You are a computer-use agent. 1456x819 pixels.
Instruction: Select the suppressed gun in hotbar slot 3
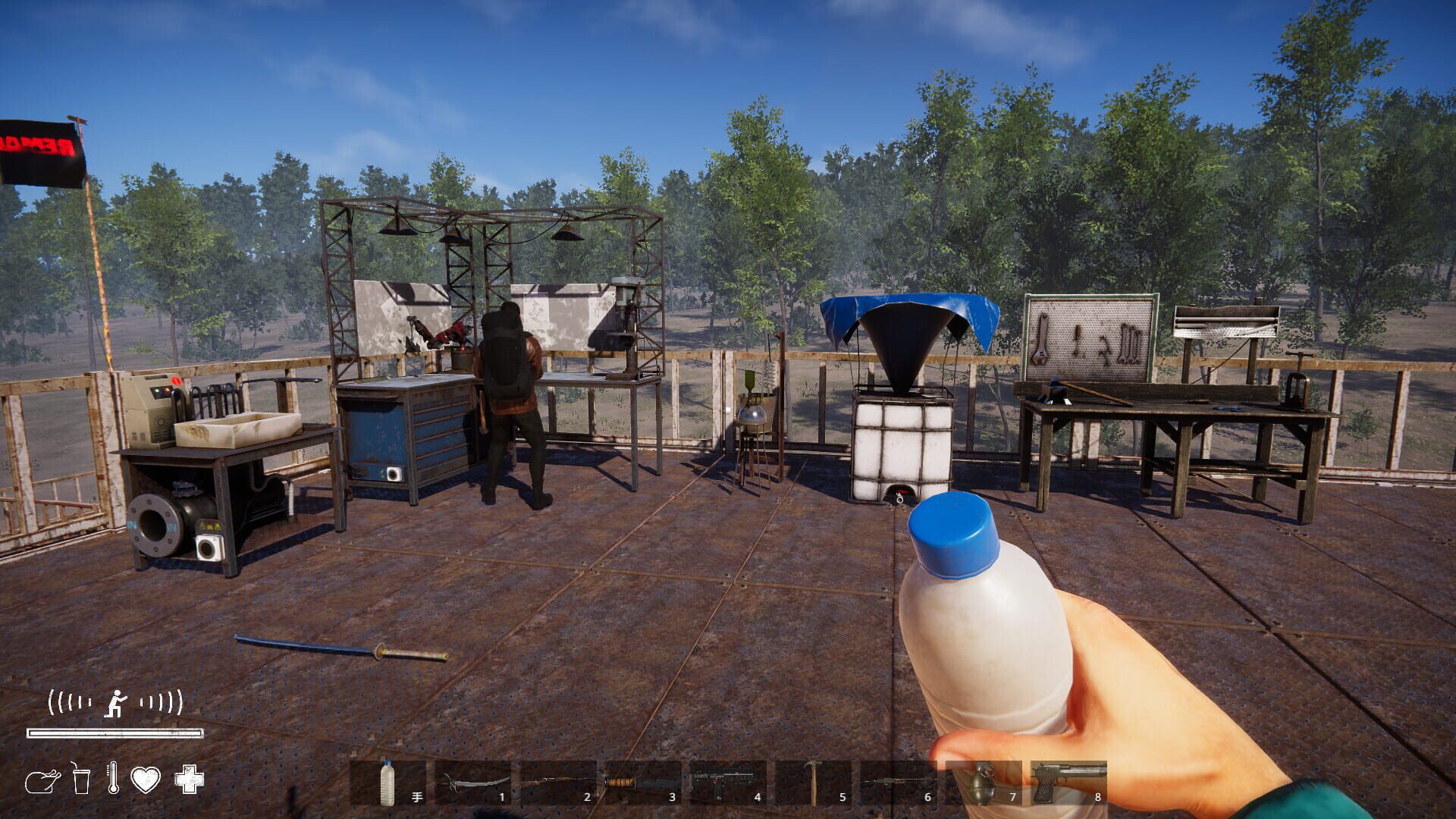point(642,781)
